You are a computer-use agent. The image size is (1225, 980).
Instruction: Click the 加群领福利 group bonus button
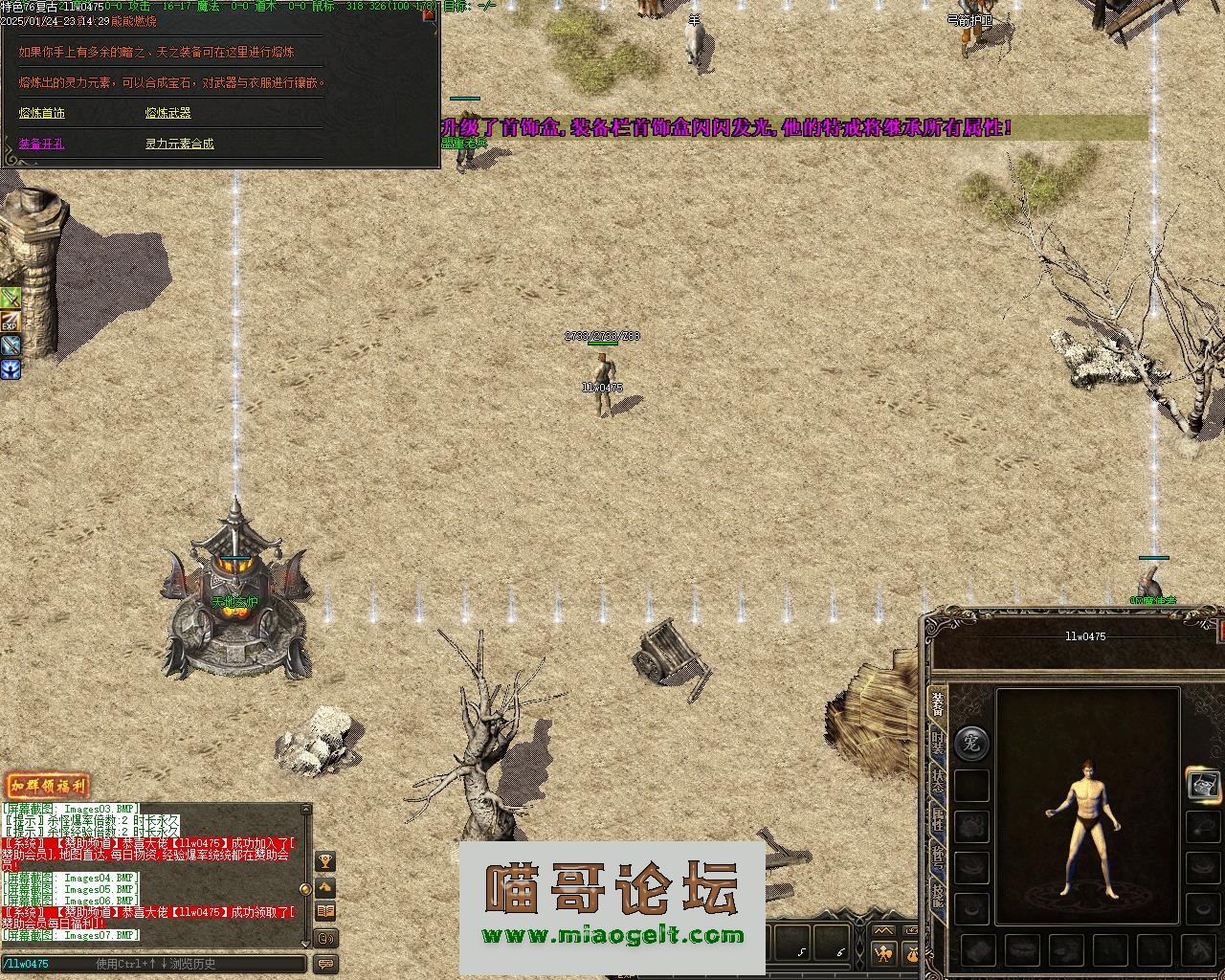[x=47, y=787]
